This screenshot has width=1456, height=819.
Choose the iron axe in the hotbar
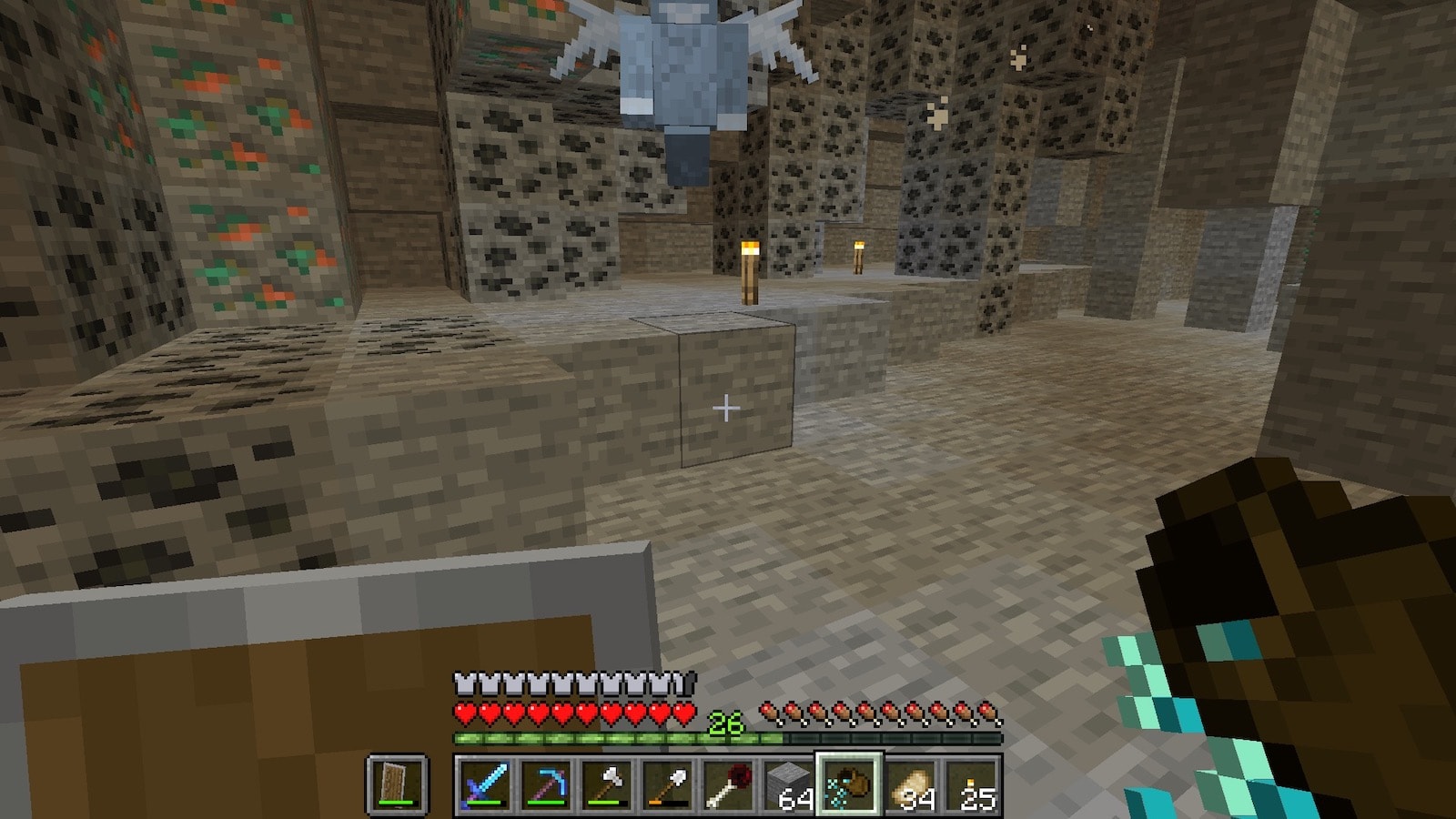coord(606,784)
